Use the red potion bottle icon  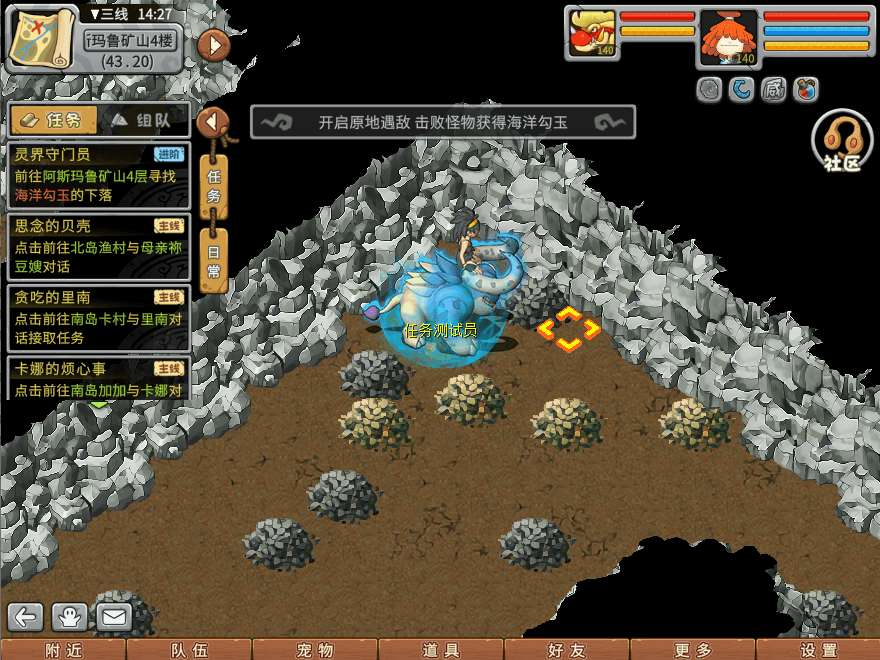(x=805, y=90)
